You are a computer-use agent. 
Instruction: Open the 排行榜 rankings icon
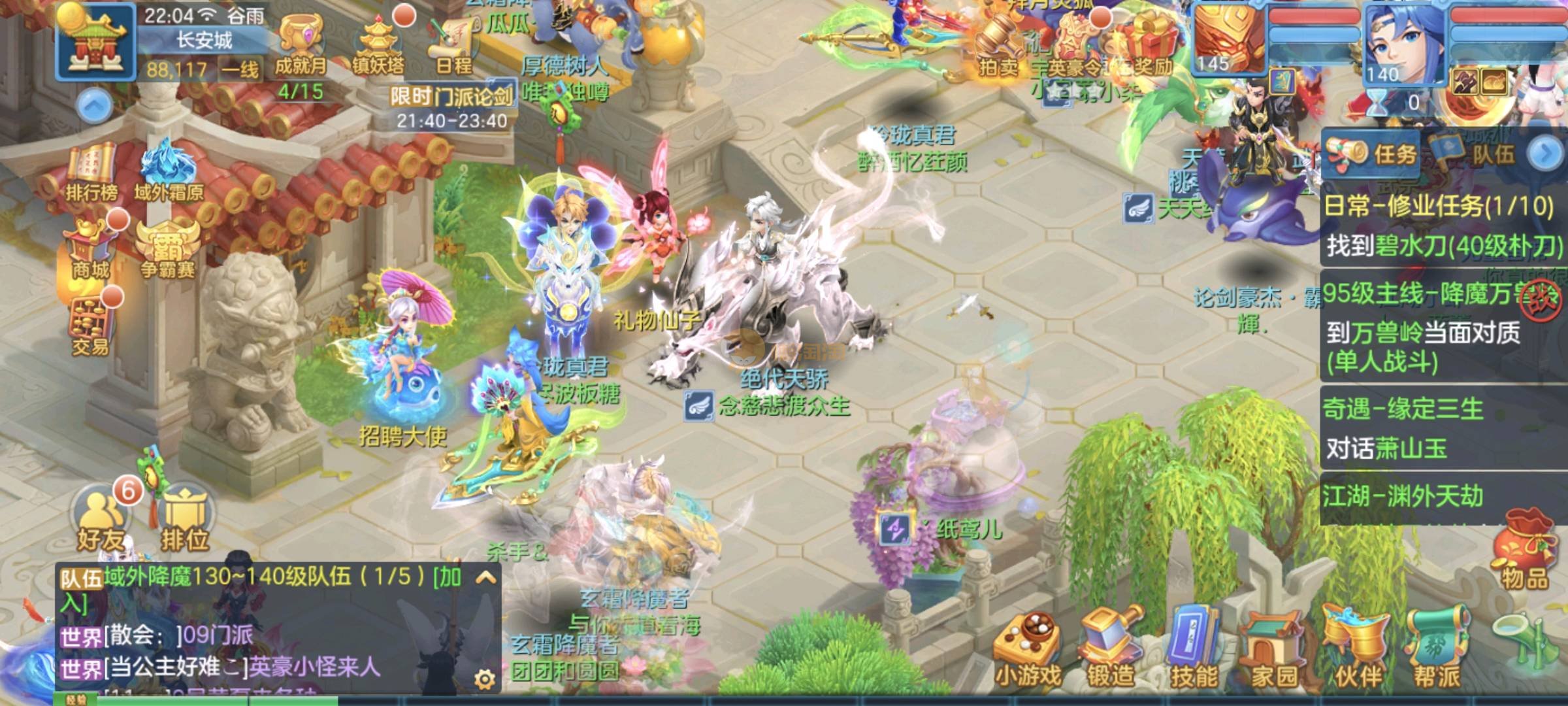pyautogui.click(x=91, y=173)
